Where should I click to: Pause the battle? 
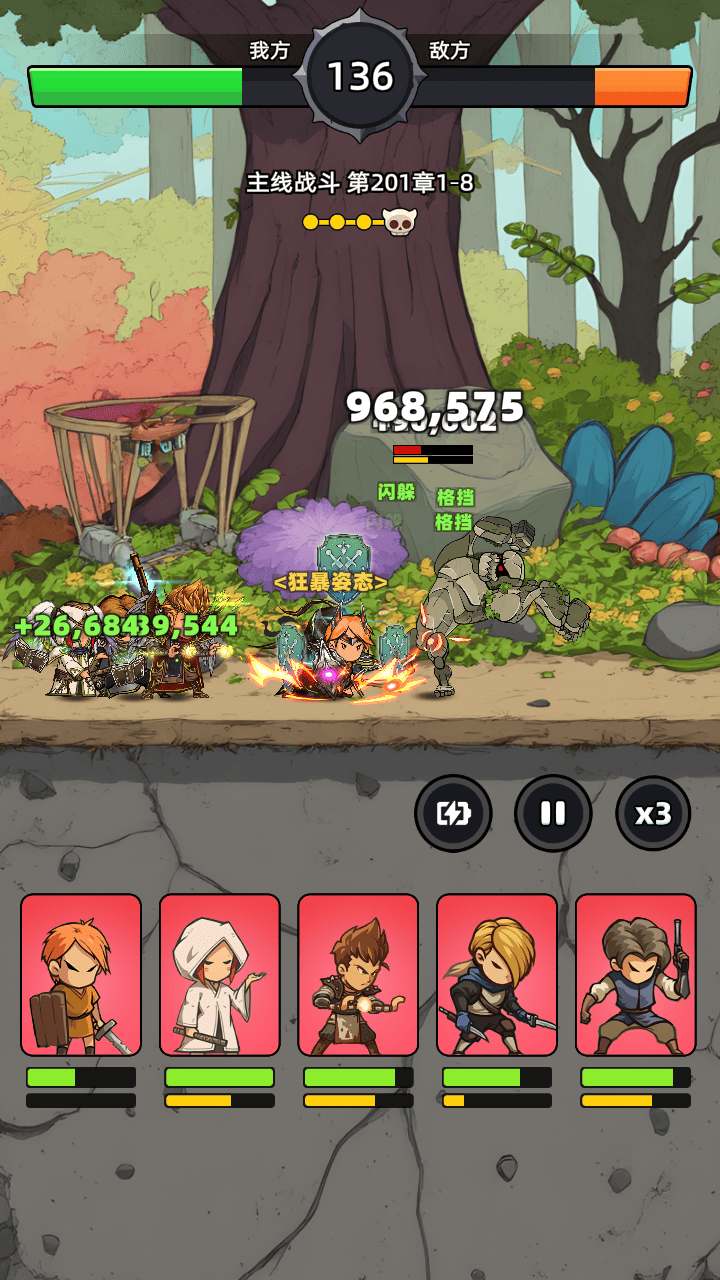pyautogui.click(x=553, y=813)
